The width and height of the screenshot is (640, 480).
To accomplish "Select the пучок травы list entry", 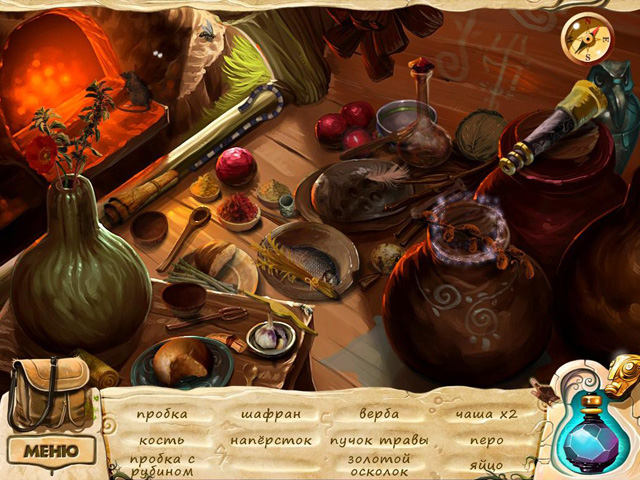I will [x=379, y=440].
